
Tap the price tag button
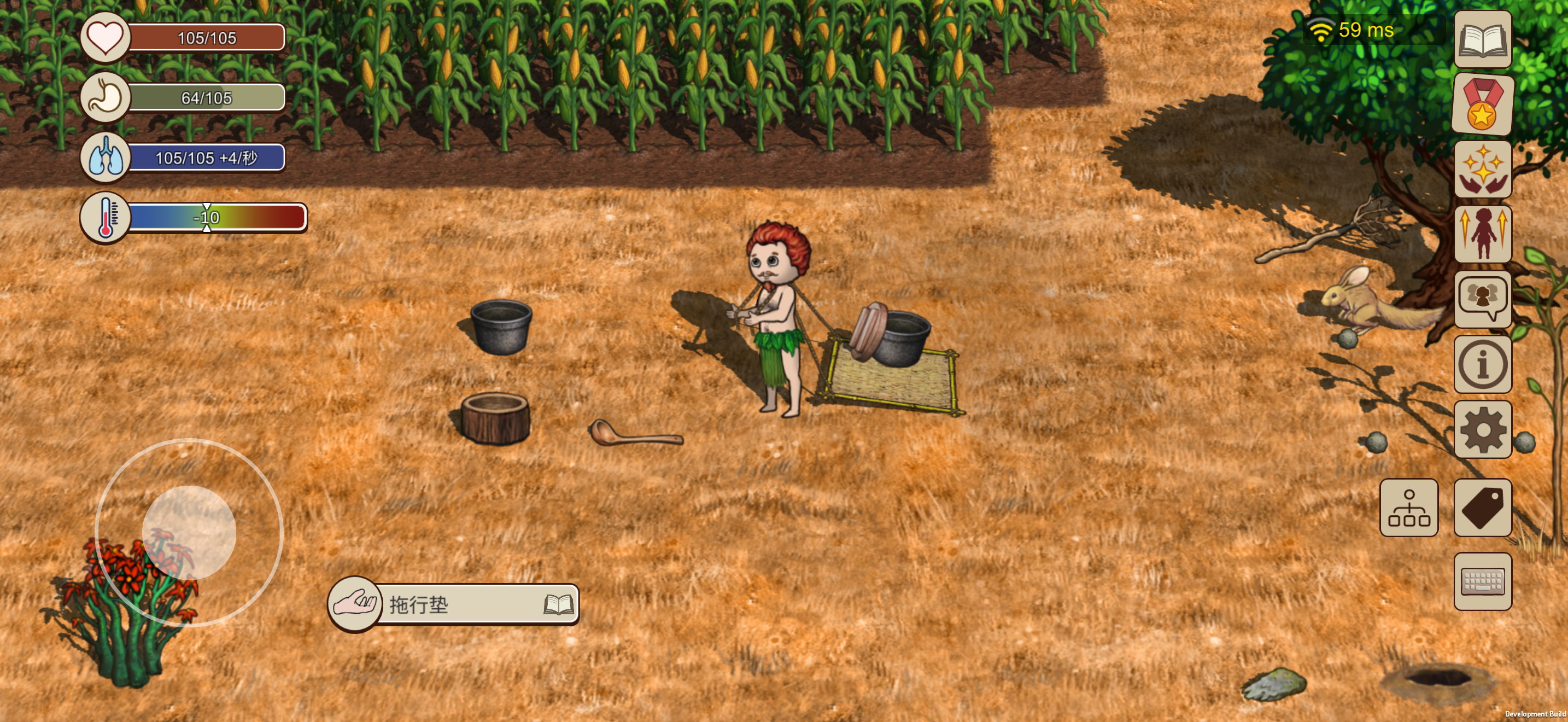coord(1482,507)
